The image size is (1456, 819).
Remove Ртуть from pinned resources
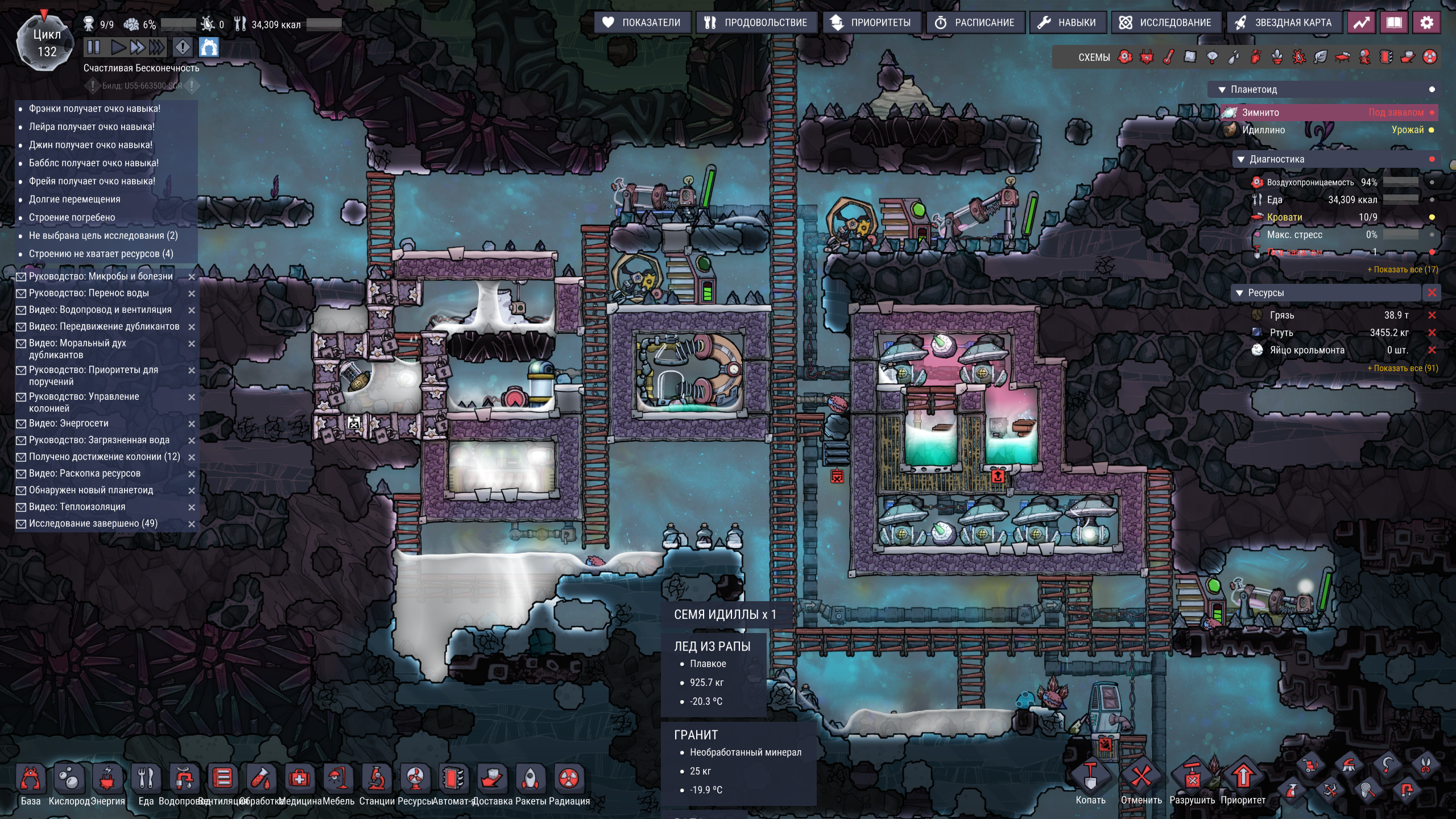(1432, 333)
